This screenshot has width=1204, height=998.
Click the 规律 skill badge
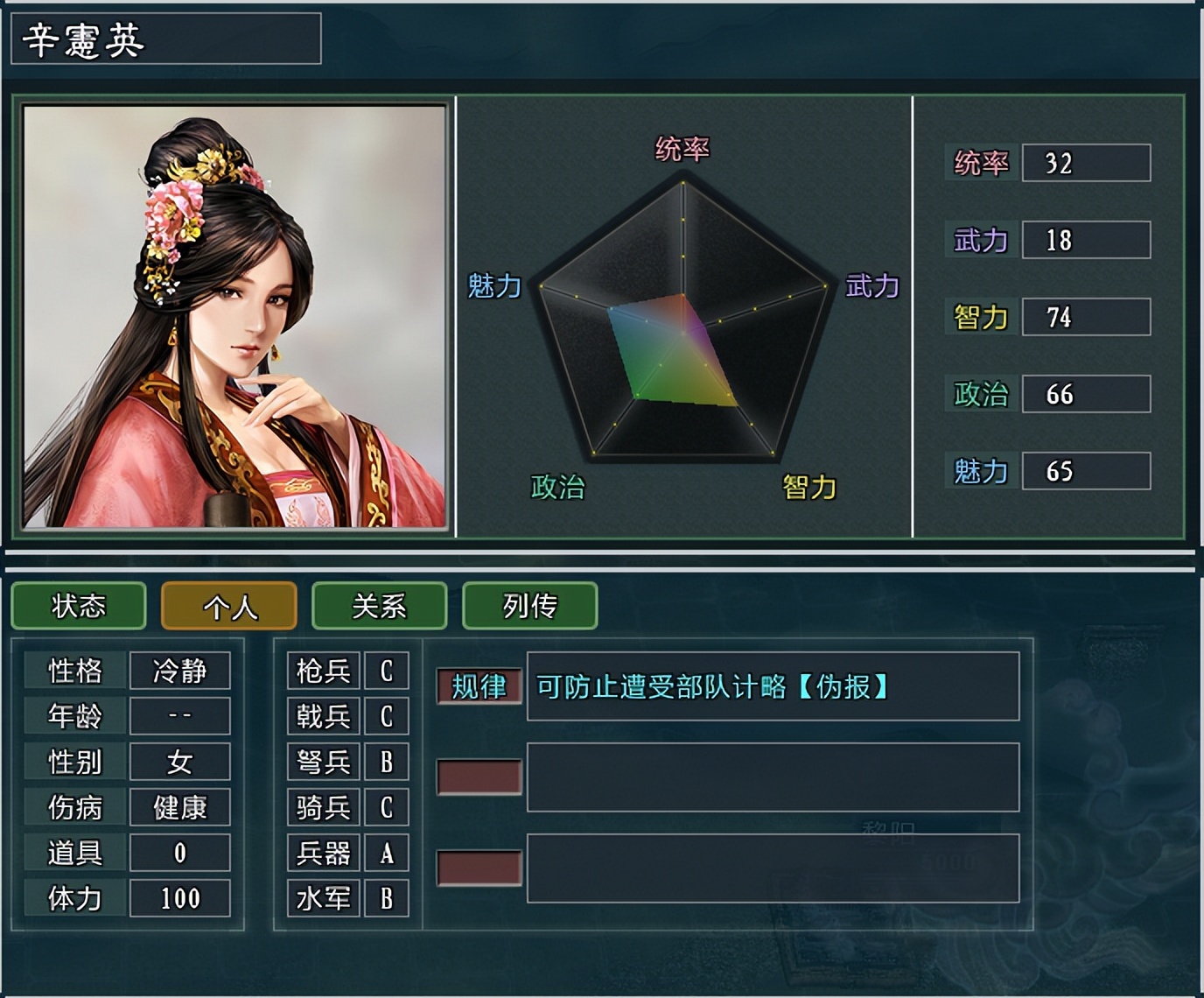pyautogui.click(x=479, y=687)
